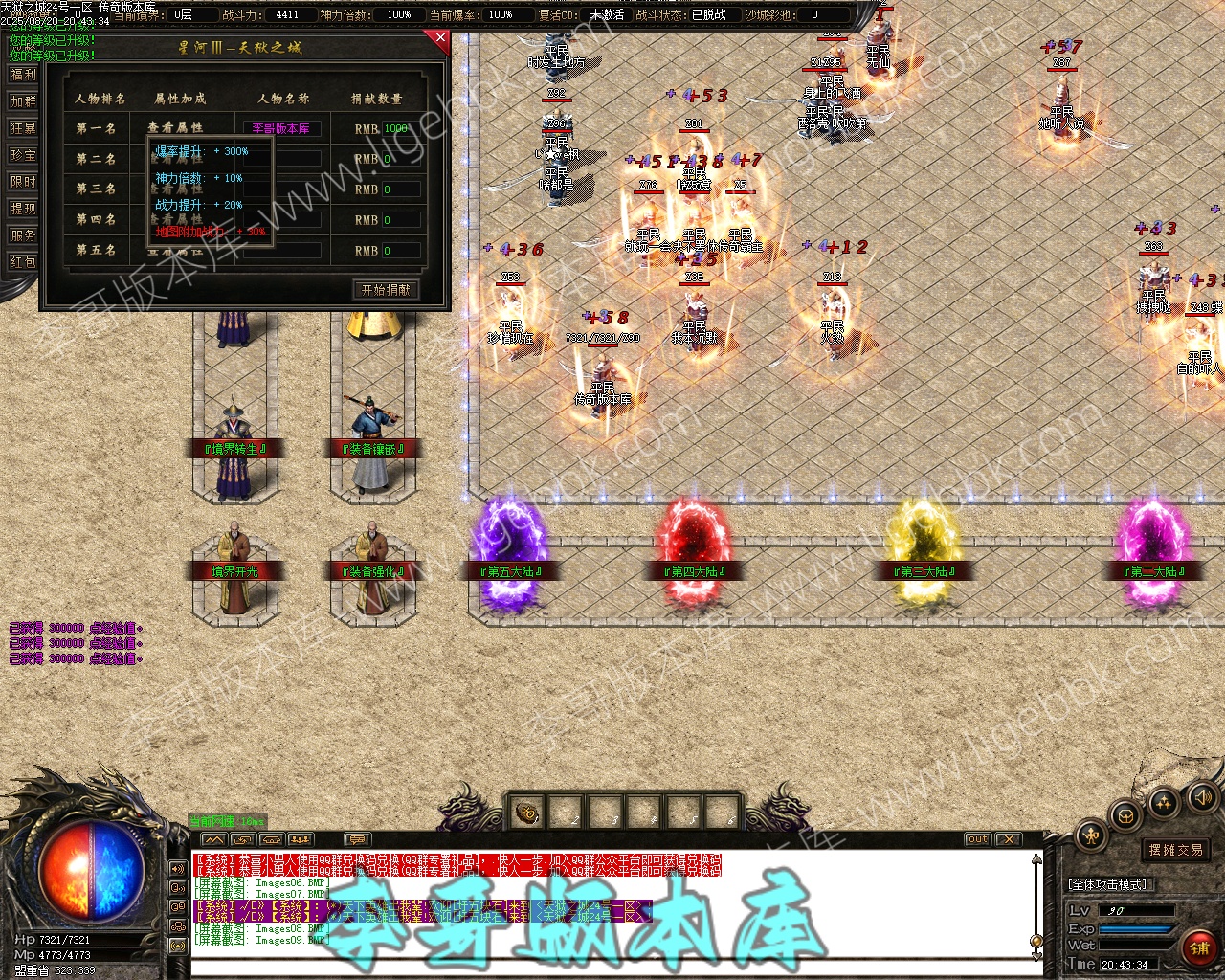Screen dimensions: 1225x980
Task: Open the bag chest icon
Action: 1126,816
